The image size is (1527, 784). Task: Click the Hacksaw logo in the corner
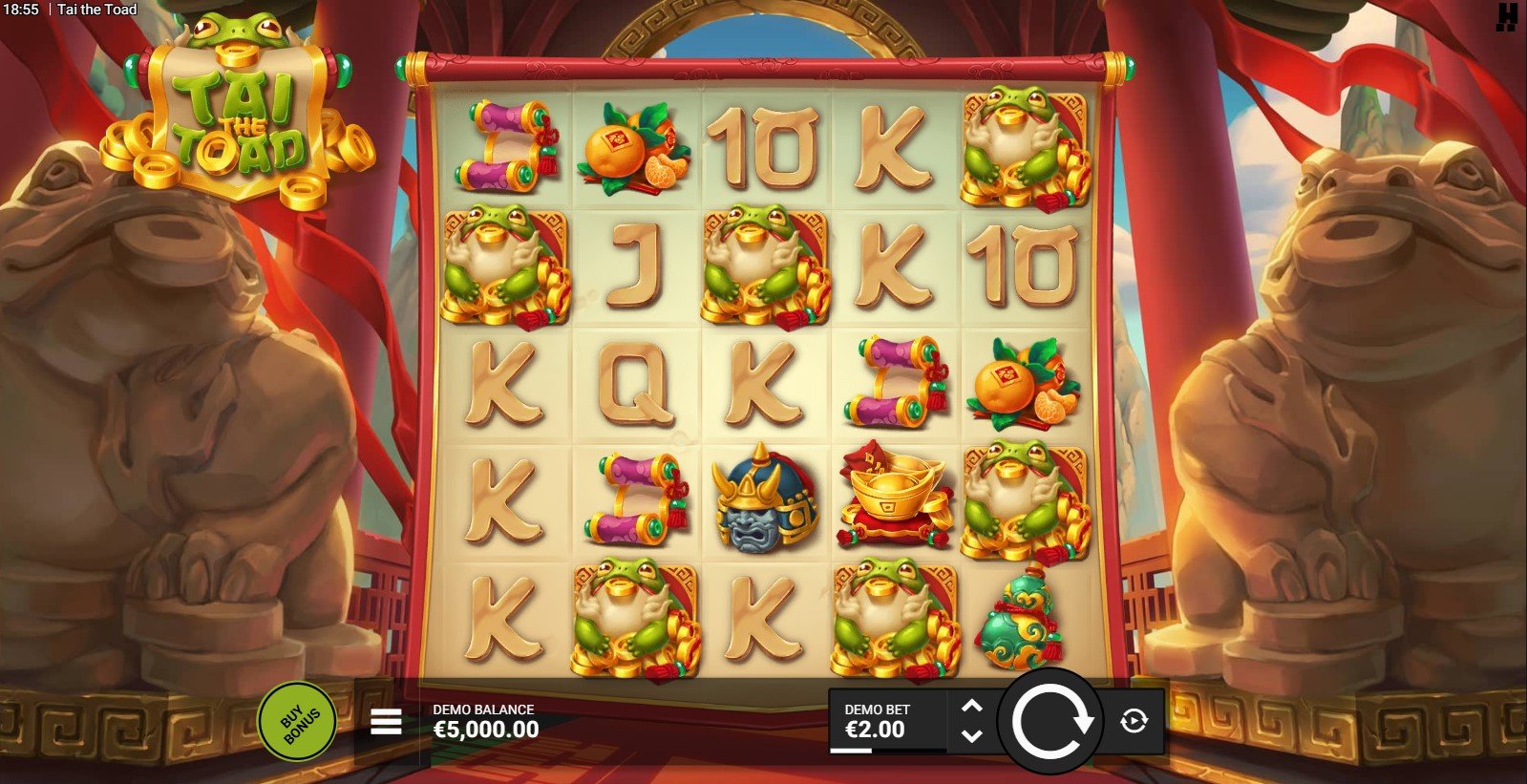[1507, 17]
